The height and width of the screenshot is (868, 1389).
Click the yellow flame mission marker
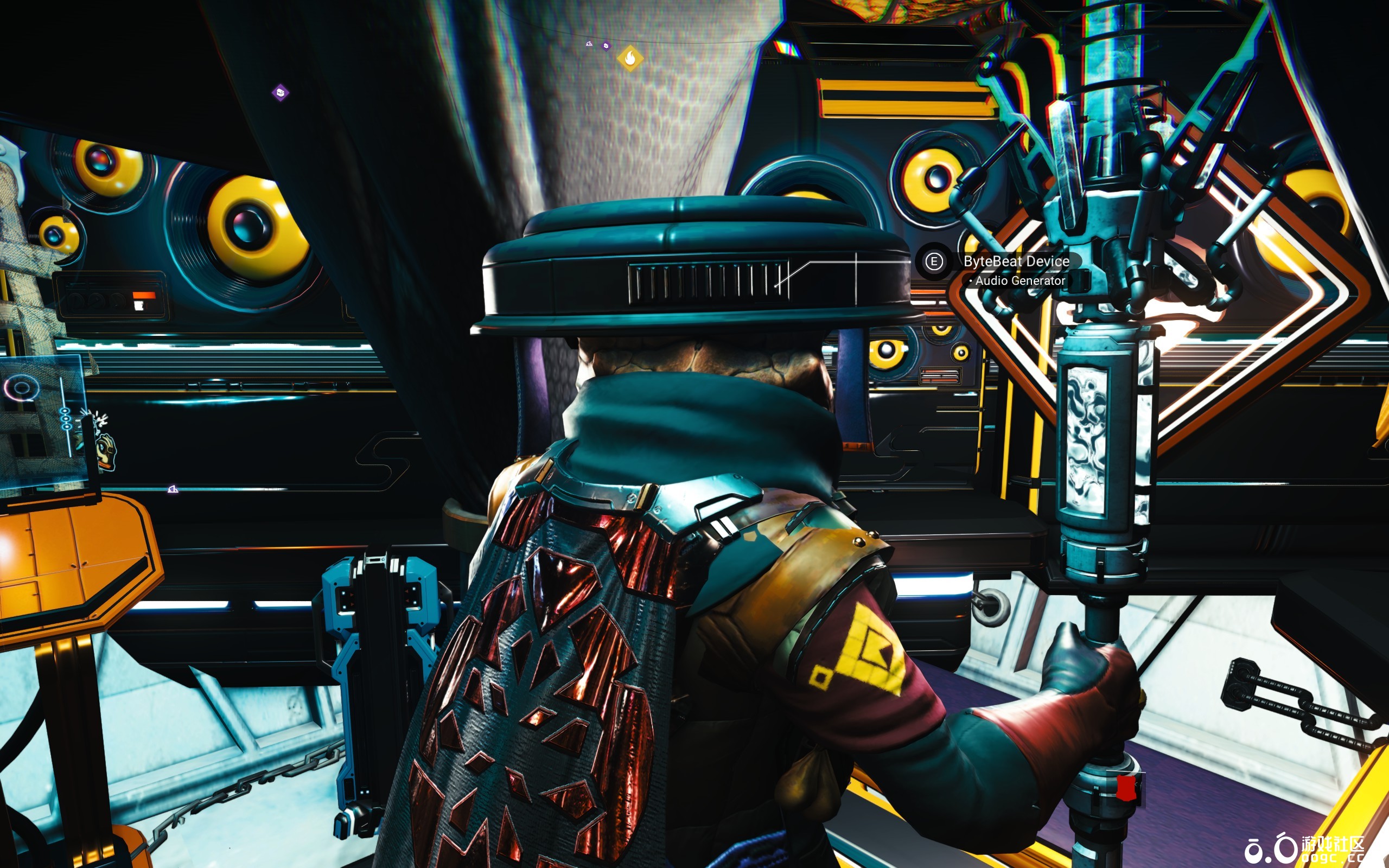(630, 59)
